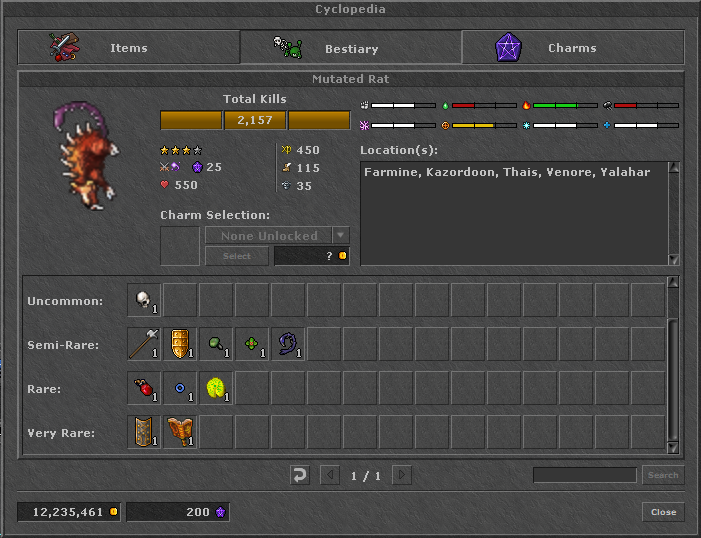Pick the green four-leaf item slot
Screen dimensions: 701x538
(252, 345)
